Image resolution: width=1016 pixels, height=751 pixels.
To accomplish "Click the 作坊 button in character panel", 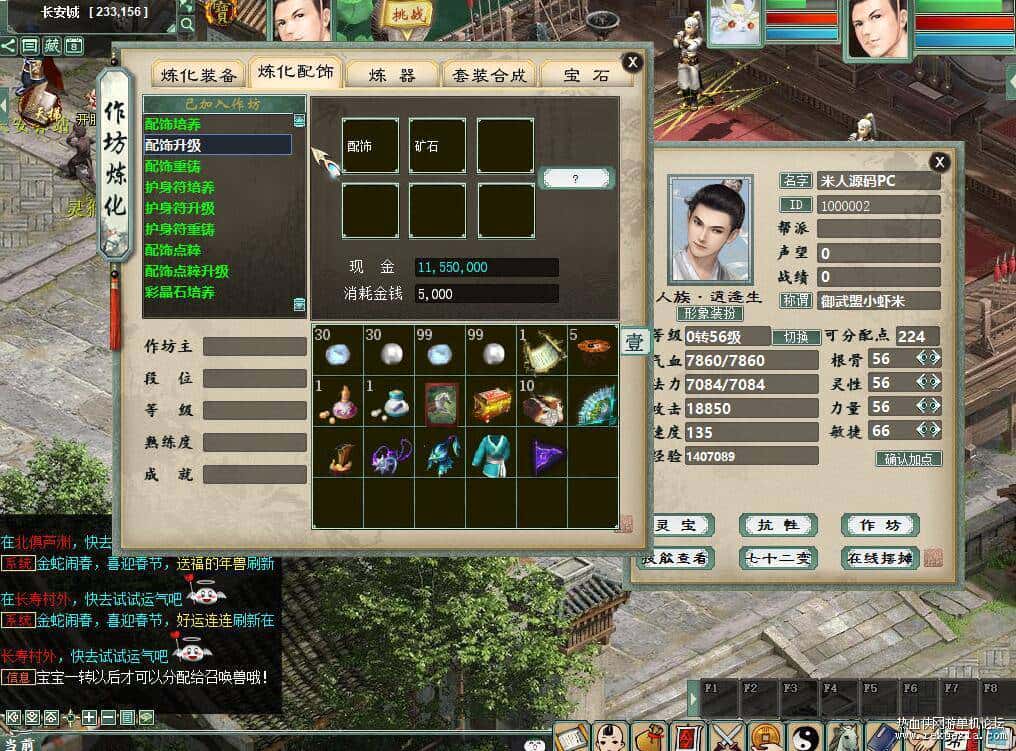I will pos(879,525).
